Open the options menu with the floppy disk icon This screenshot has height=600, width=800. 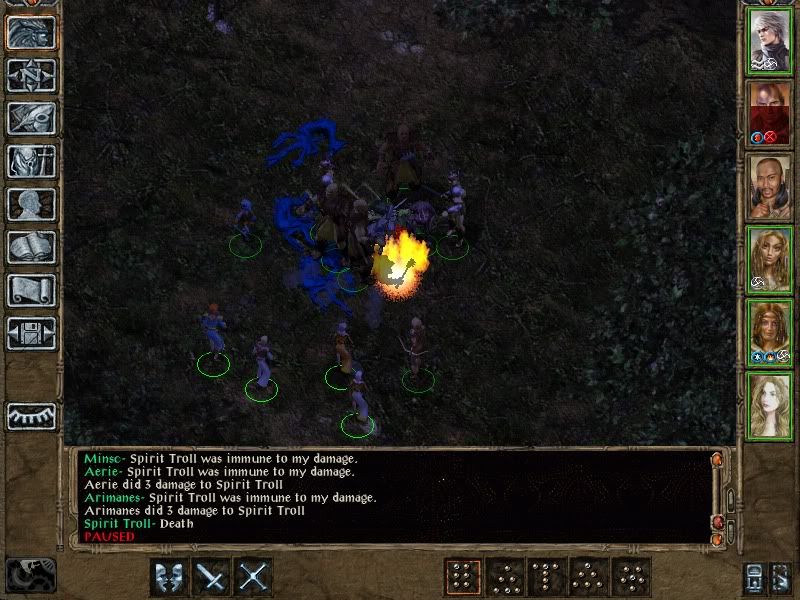point(31,333)
